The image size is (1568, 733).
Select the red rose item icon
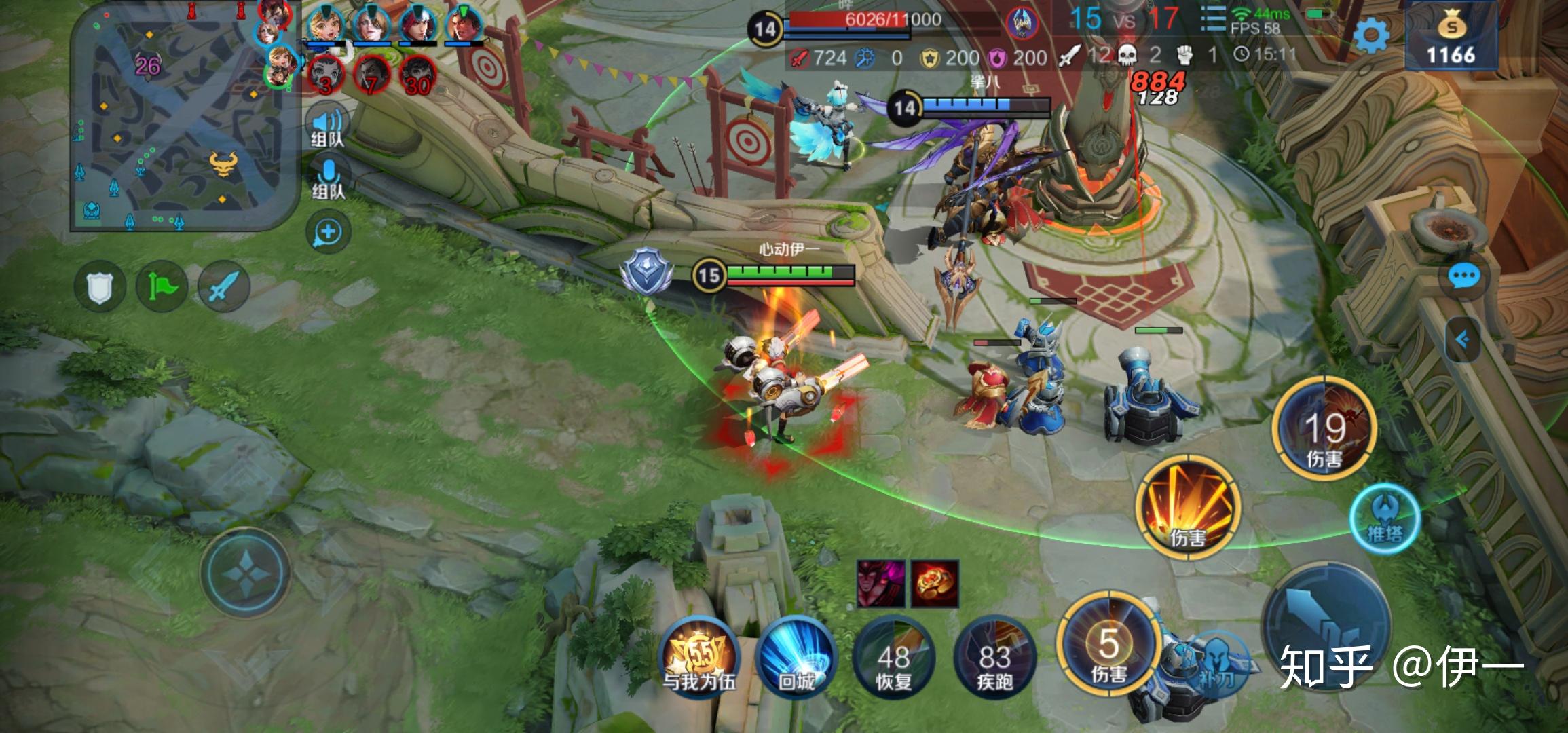pos(934,584)
